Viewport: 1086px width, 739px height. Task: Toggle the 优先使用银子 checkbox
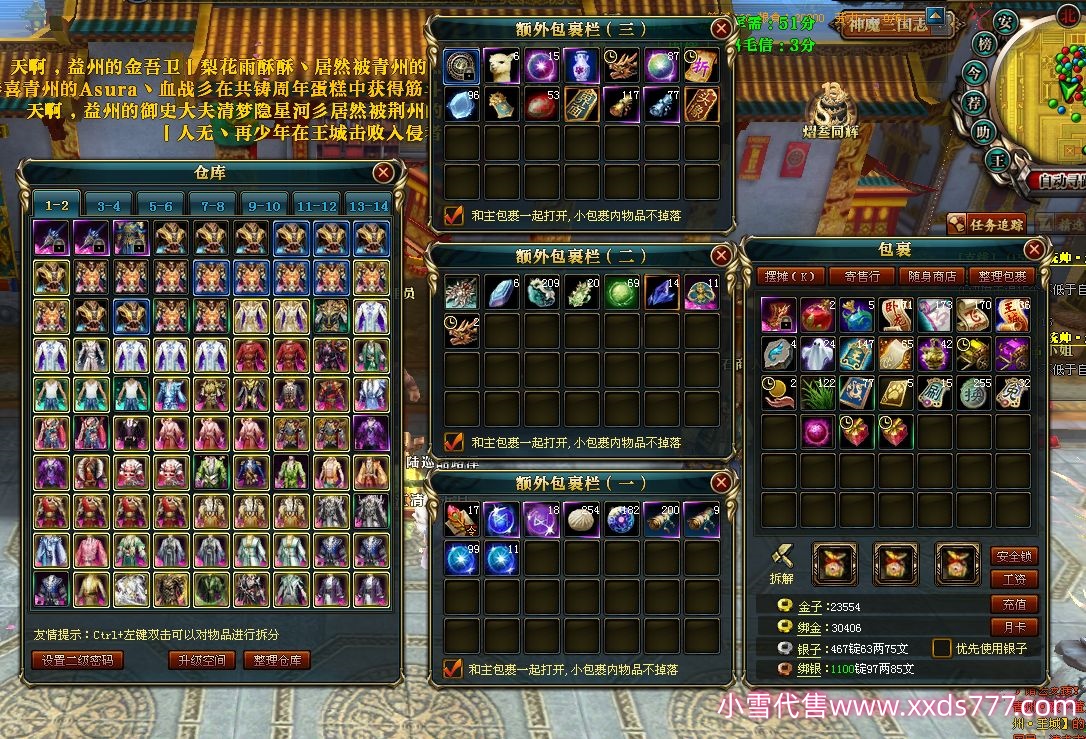(x=941, y=648)
